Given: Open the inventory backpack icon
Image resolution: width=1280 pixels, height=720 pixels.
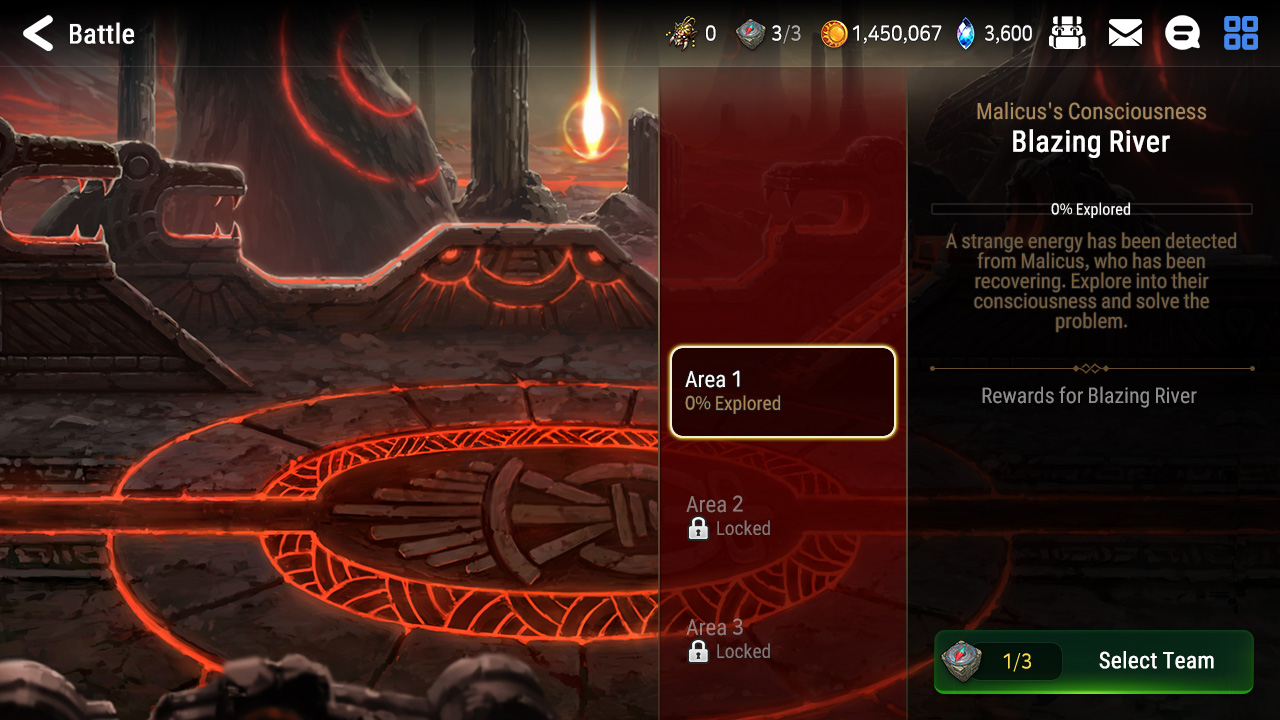Looking at the screenshot, I should 1068,33.
